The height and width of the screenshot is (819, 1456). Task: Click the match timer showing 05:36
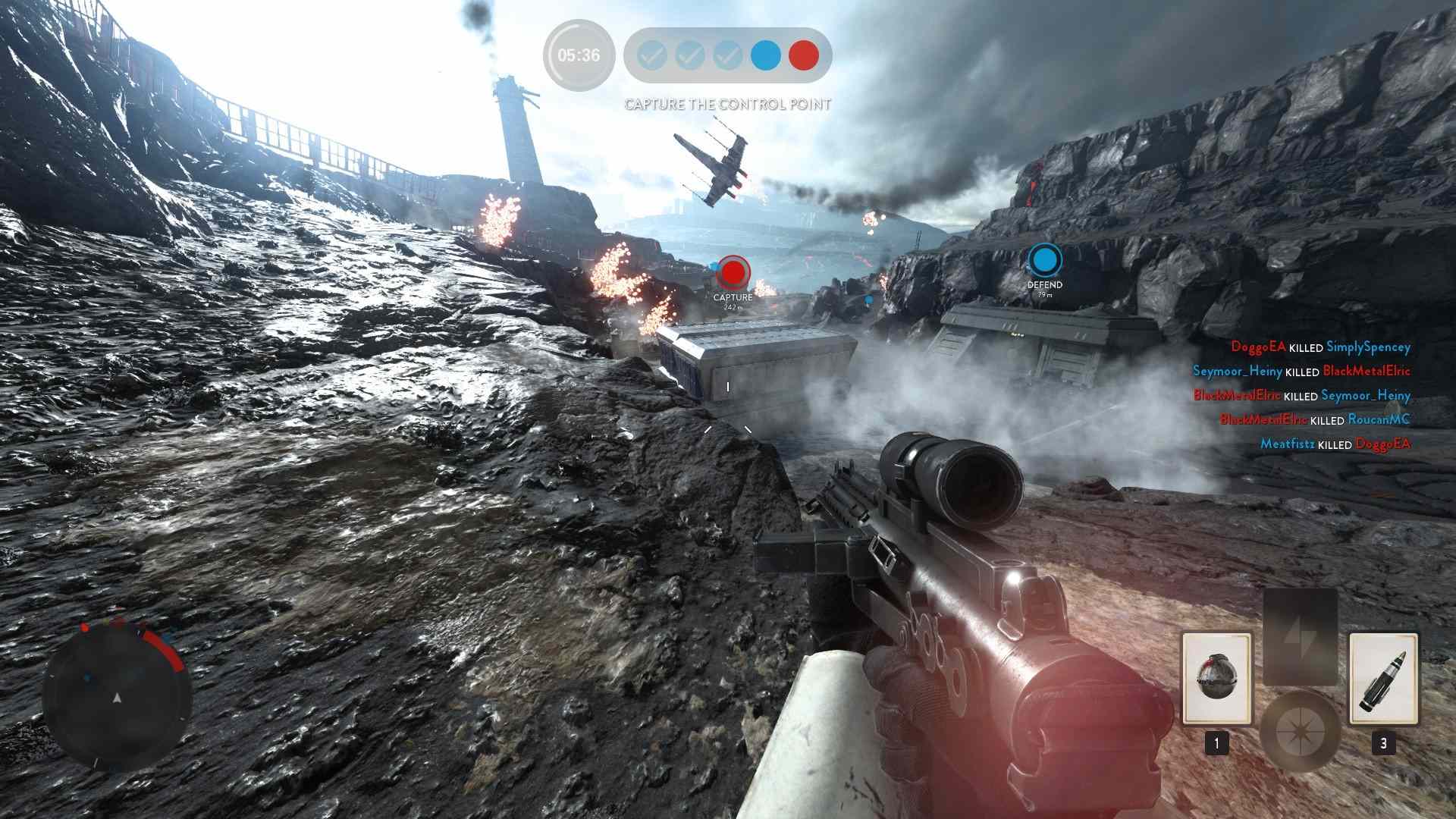click(579, 55)
